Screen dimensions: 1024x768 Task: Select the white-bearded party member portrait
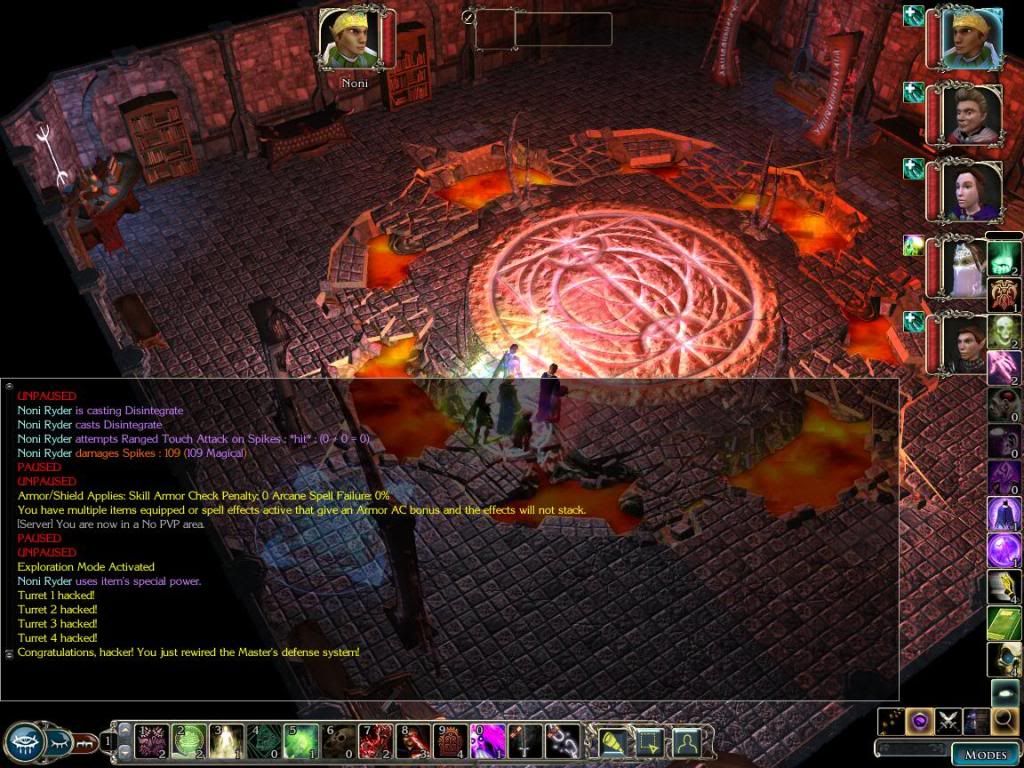[965, 270]
